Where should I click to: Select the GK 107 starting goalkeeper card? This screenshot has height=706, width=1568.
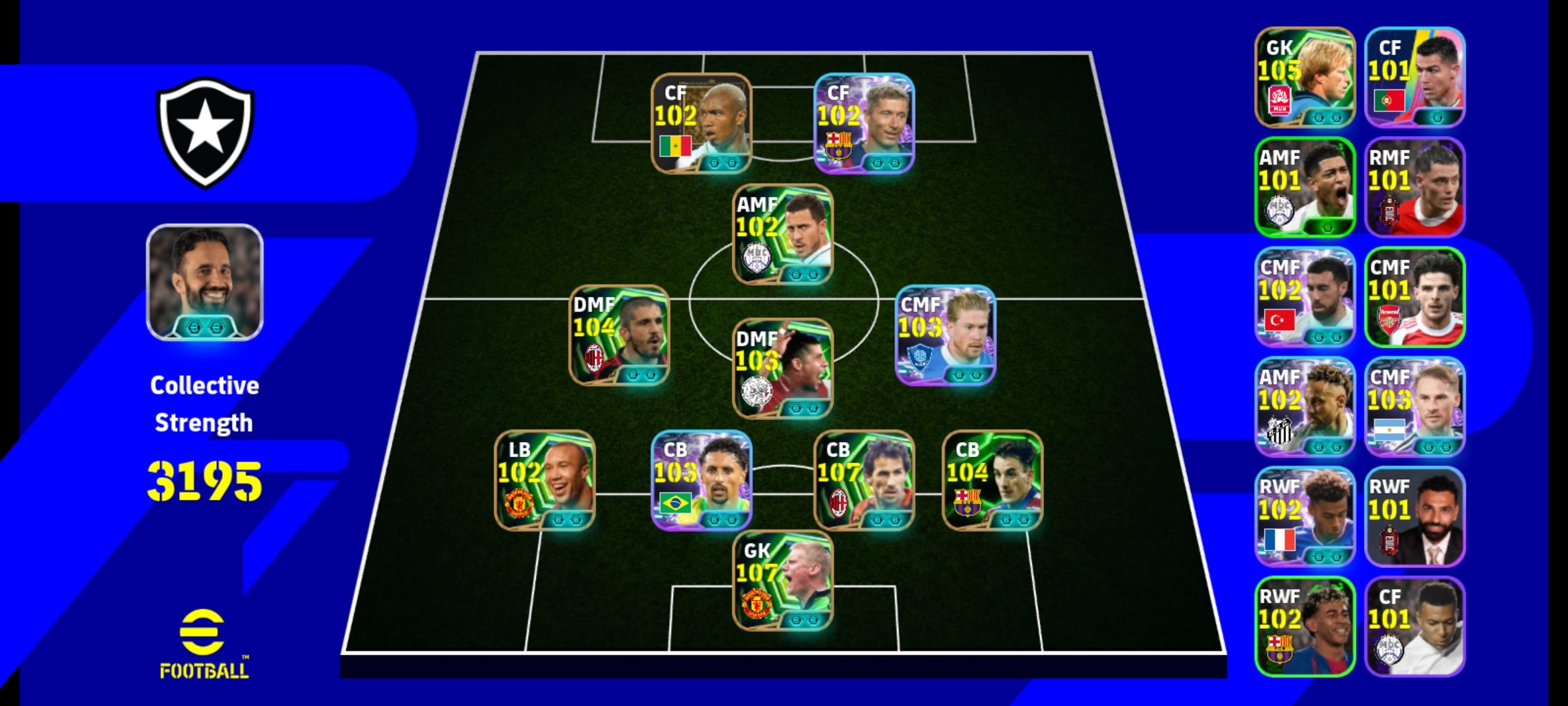click(782, 580)
